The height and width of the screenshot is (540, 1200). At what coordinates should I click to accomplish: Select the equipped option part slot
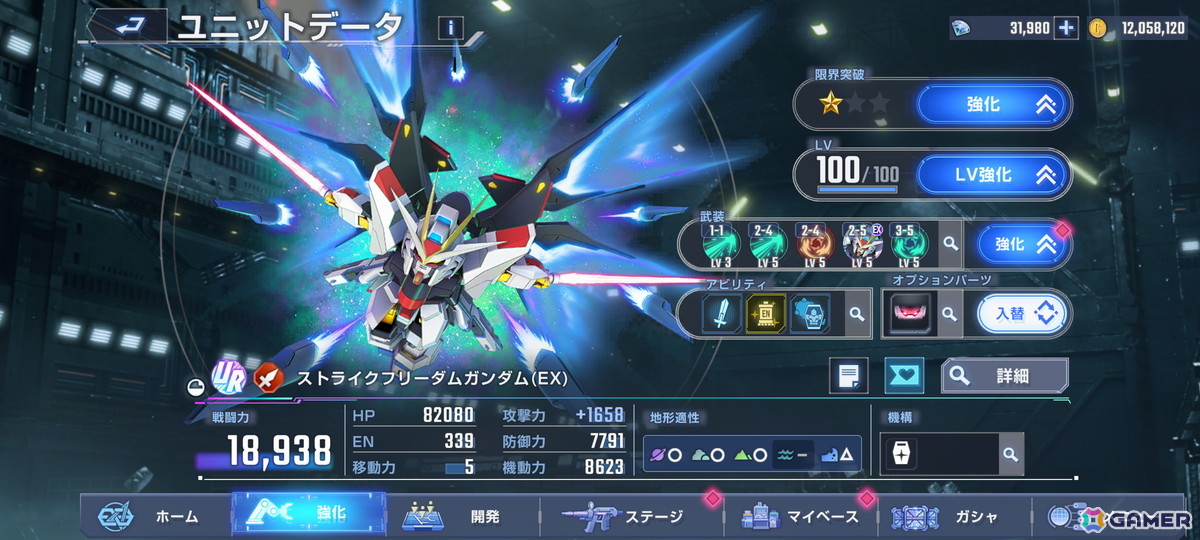908,314
